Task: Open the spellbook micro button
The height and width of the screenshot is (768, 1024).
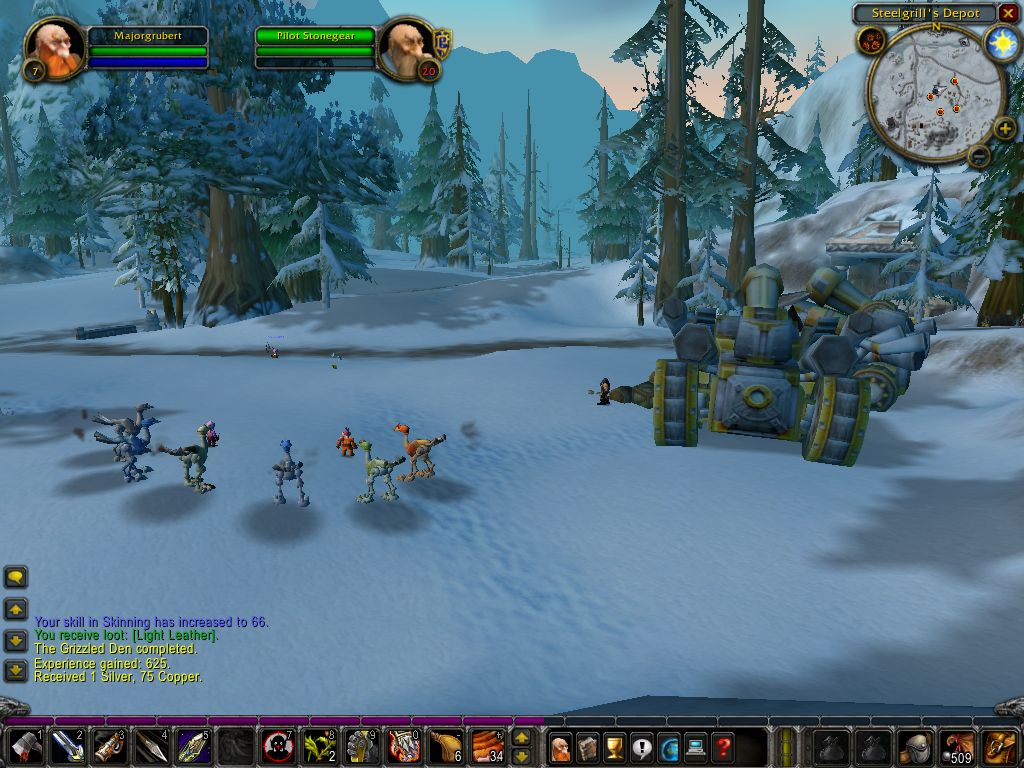Action: [x=588, y=747]
